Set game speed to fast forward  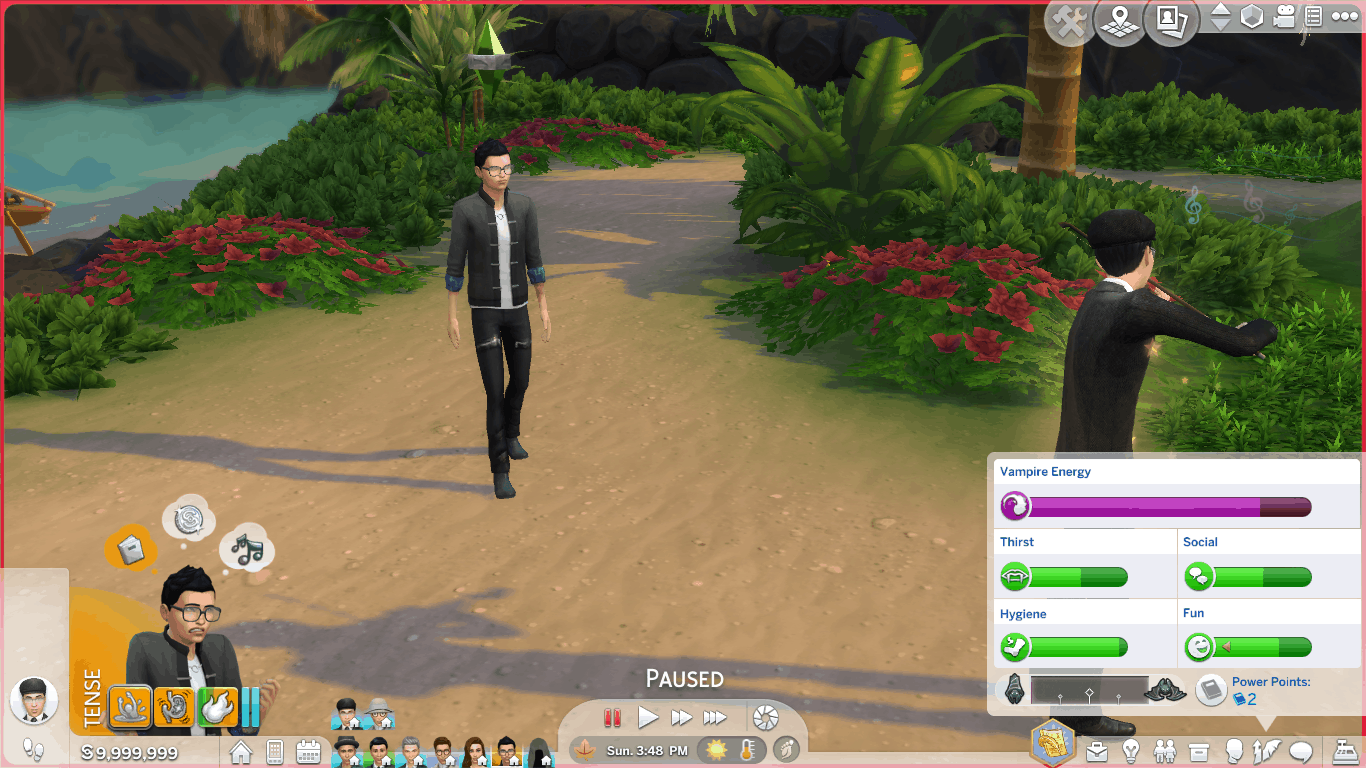[x=681, y=717]
